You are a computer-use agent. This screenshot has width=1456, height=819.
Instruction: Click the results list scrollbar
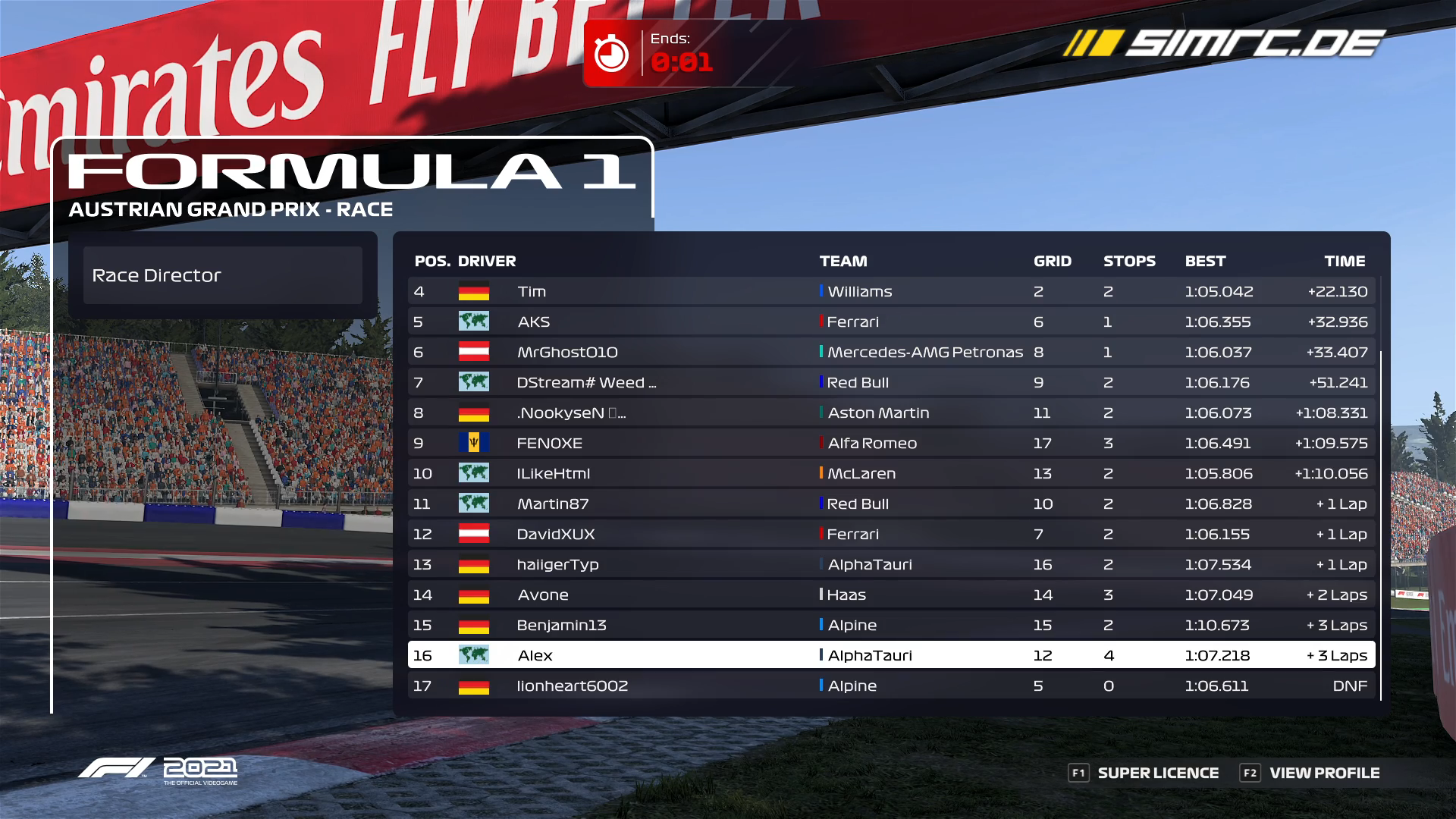pyautogui.click(x=1381, y=525)
